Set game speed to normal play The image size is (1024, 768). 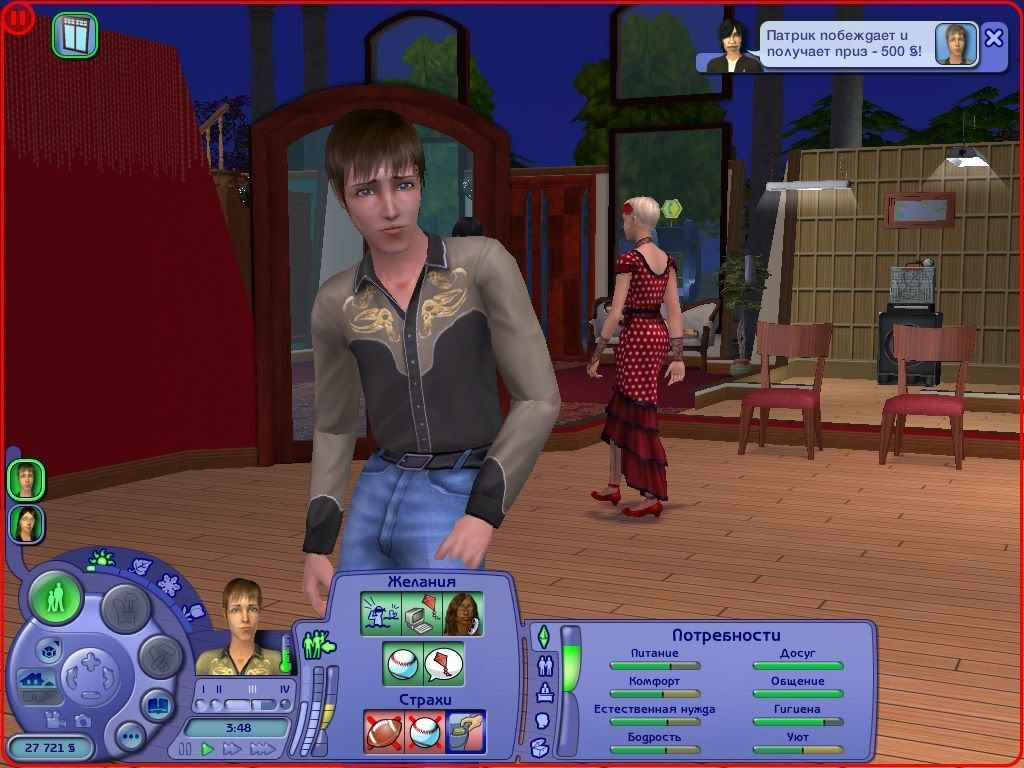[208, 748]
